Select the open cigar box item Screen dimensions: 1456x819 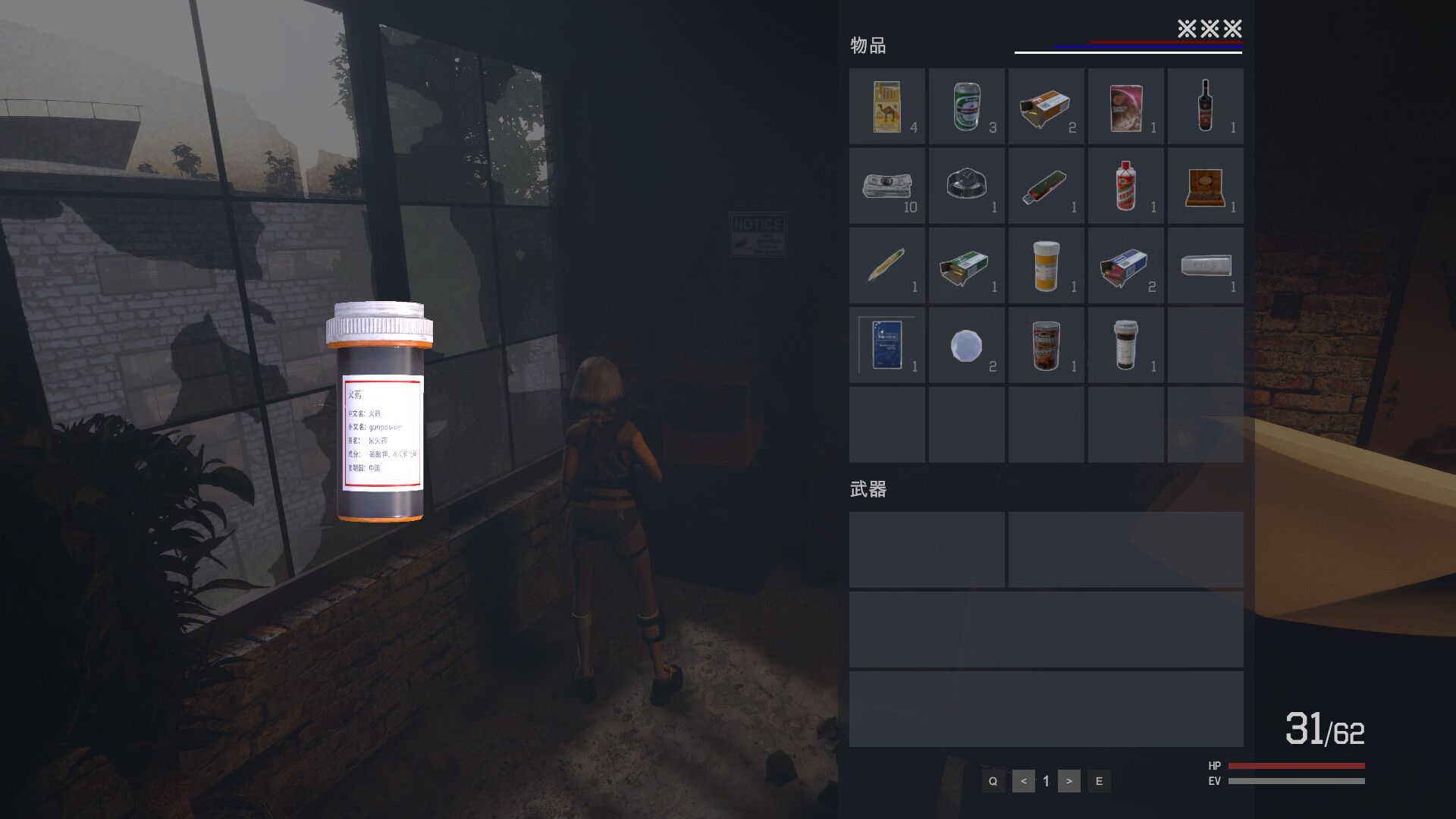click(x=1206, y=186)
